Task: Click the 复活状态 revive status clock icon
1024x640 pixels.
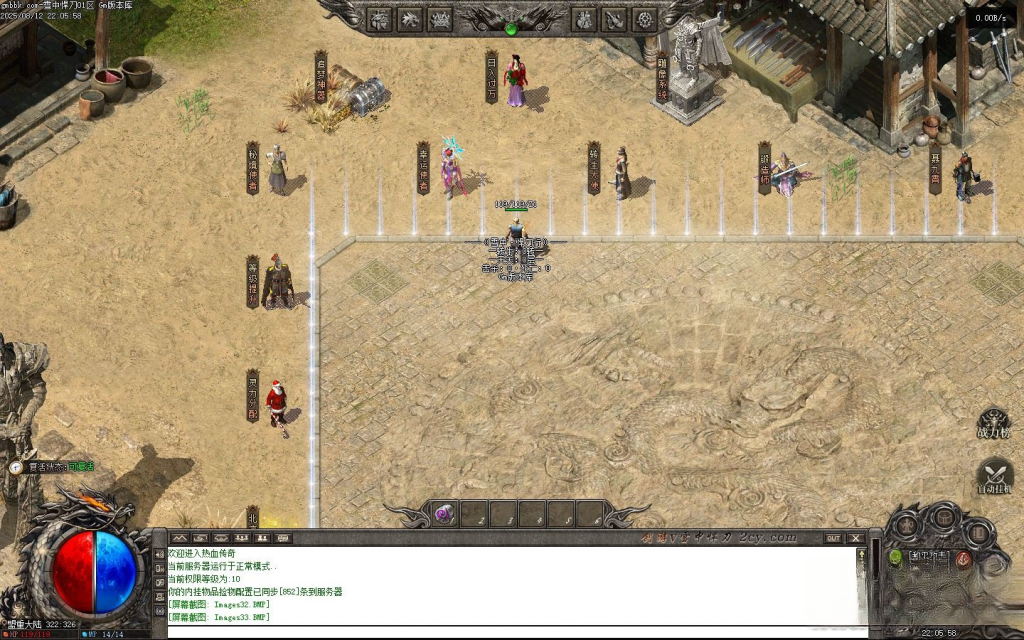Action: coord(16,467)
